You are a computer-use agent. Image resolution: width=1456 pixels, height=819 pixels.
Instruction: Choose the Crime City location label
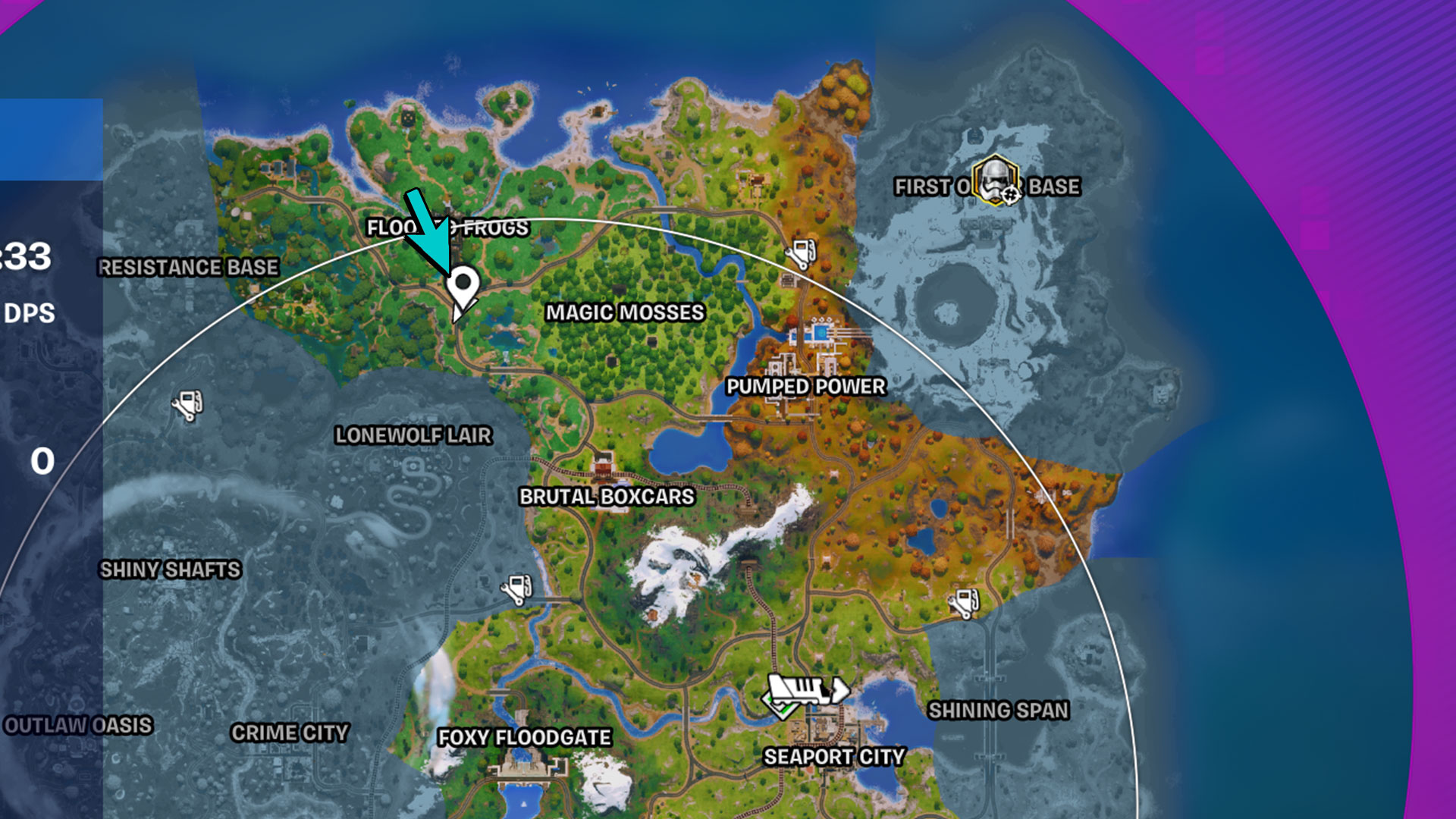coord(290,733)
